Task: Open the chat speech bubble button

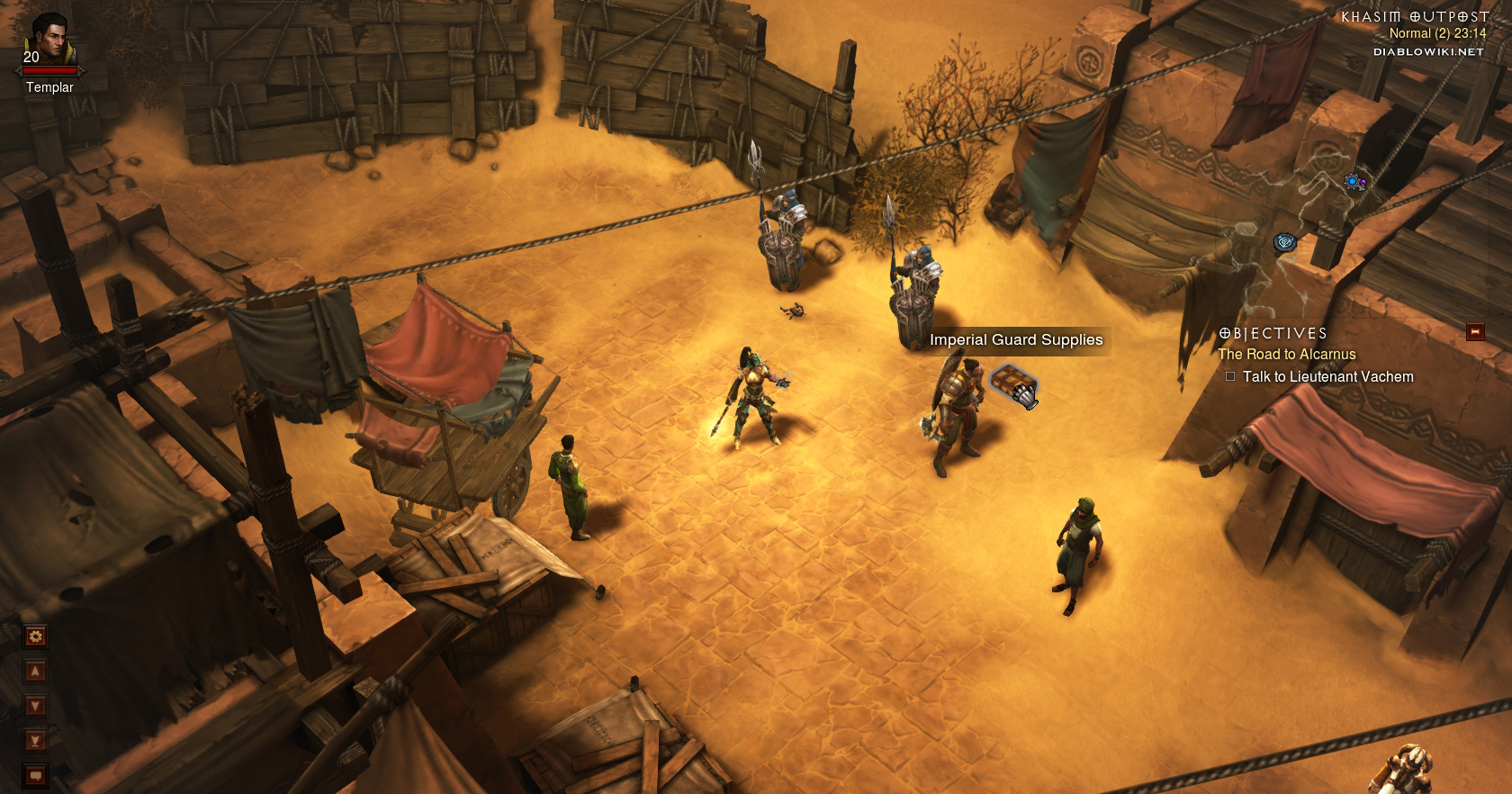Action: (36, 775)
